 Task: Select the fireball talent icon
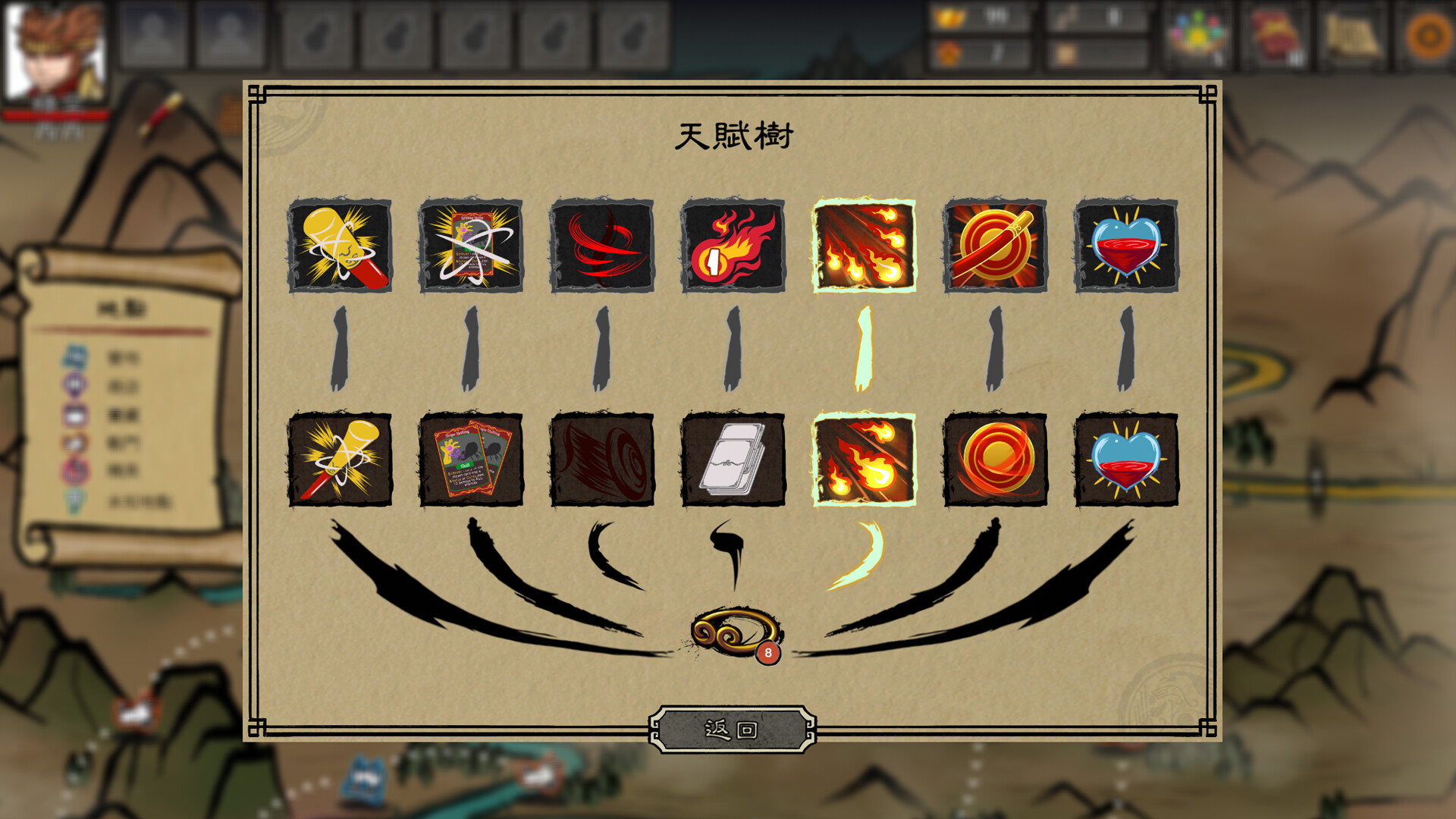tap(733, 245)
